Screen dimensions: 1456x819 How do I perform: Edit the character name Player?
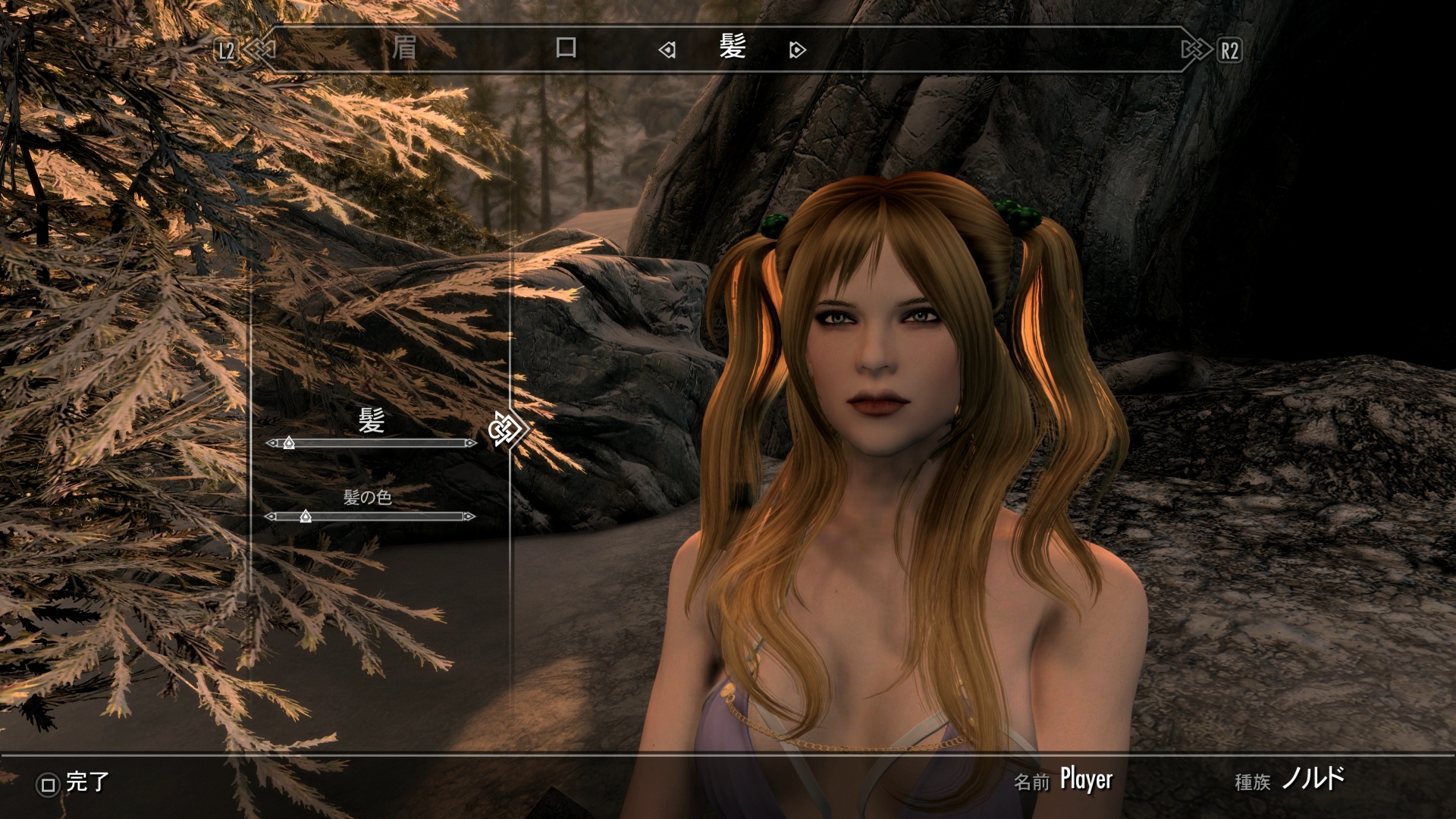(x=1086, y=780)
